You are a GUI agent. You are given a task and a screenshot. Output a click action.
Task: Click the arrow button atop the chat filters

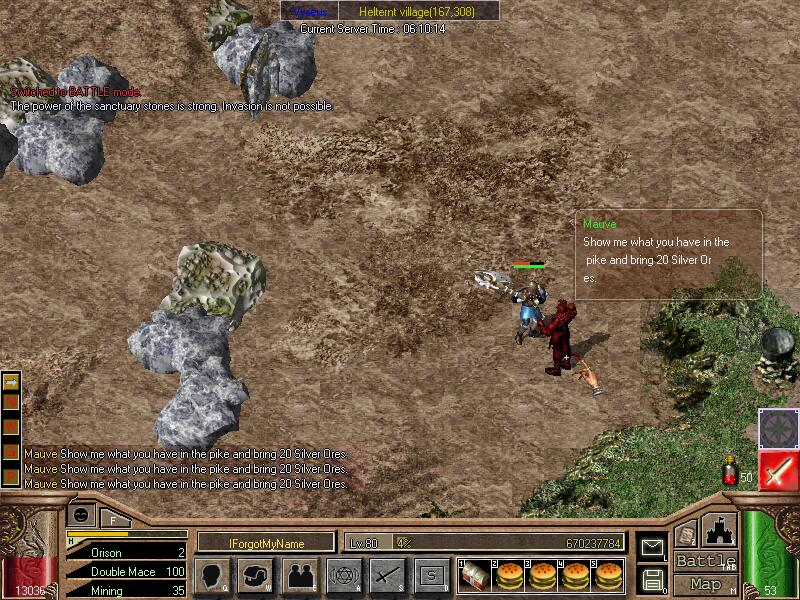click(x=12, y=382)
